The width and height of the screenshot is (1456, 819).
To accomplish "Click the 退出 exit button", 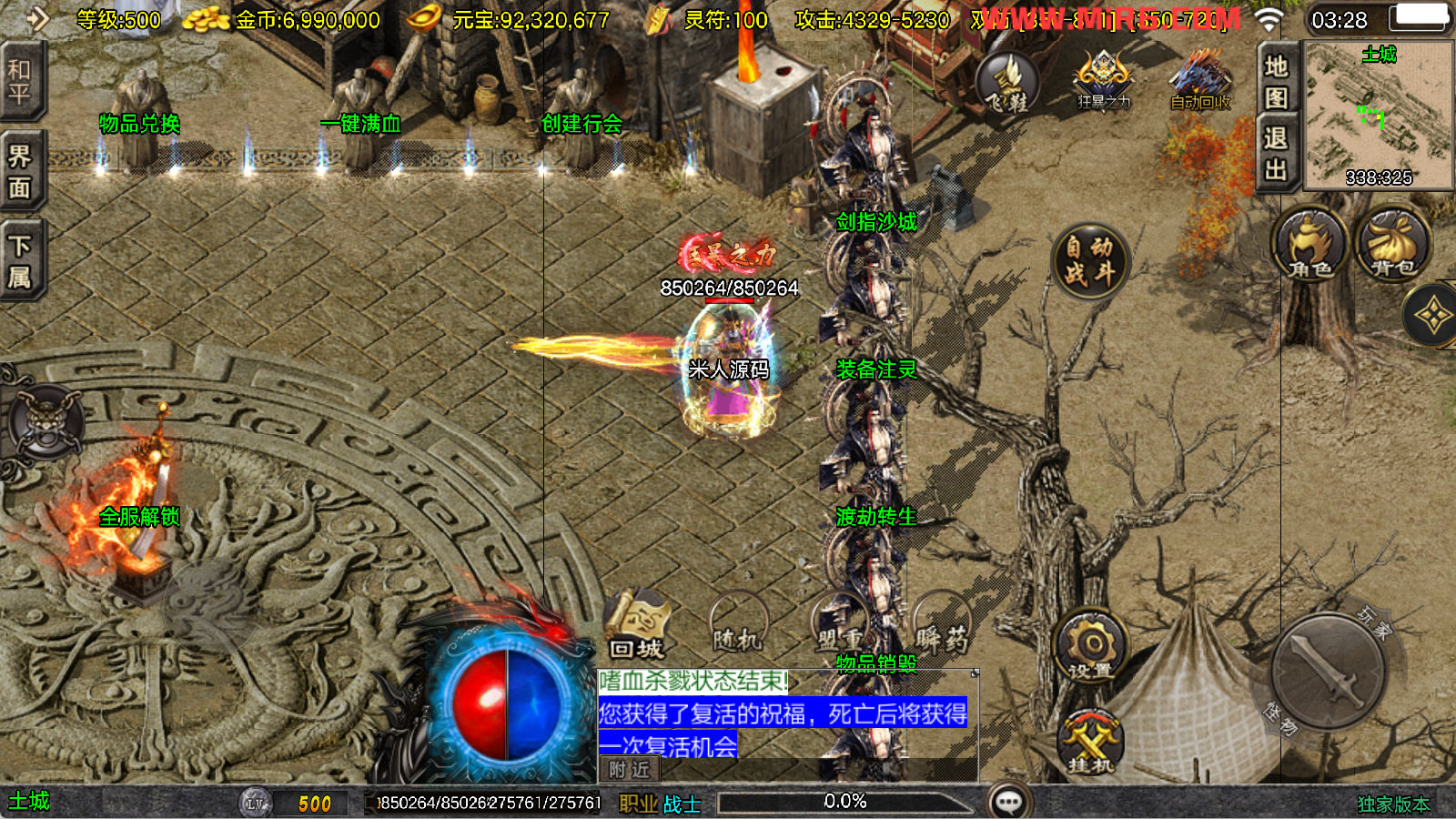I will 1276,154.
